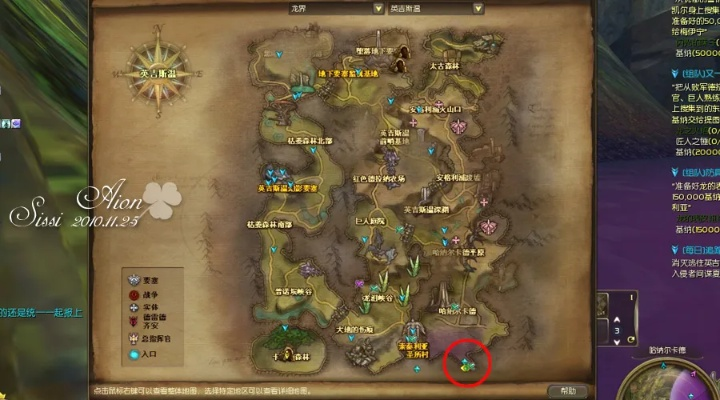Click the 帮助 help button

tap(567, 390)
